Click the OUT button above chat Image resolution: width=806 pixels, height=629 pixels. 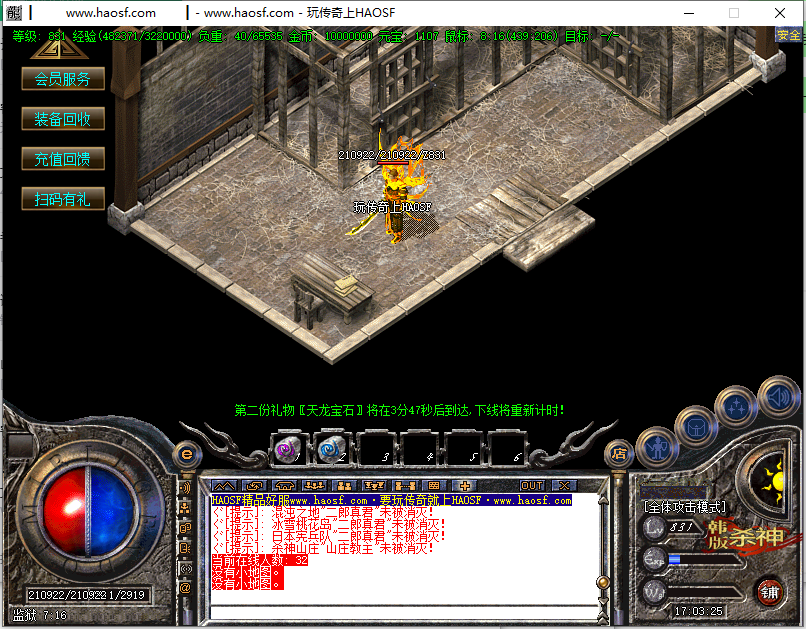click(x=532, y=485)
